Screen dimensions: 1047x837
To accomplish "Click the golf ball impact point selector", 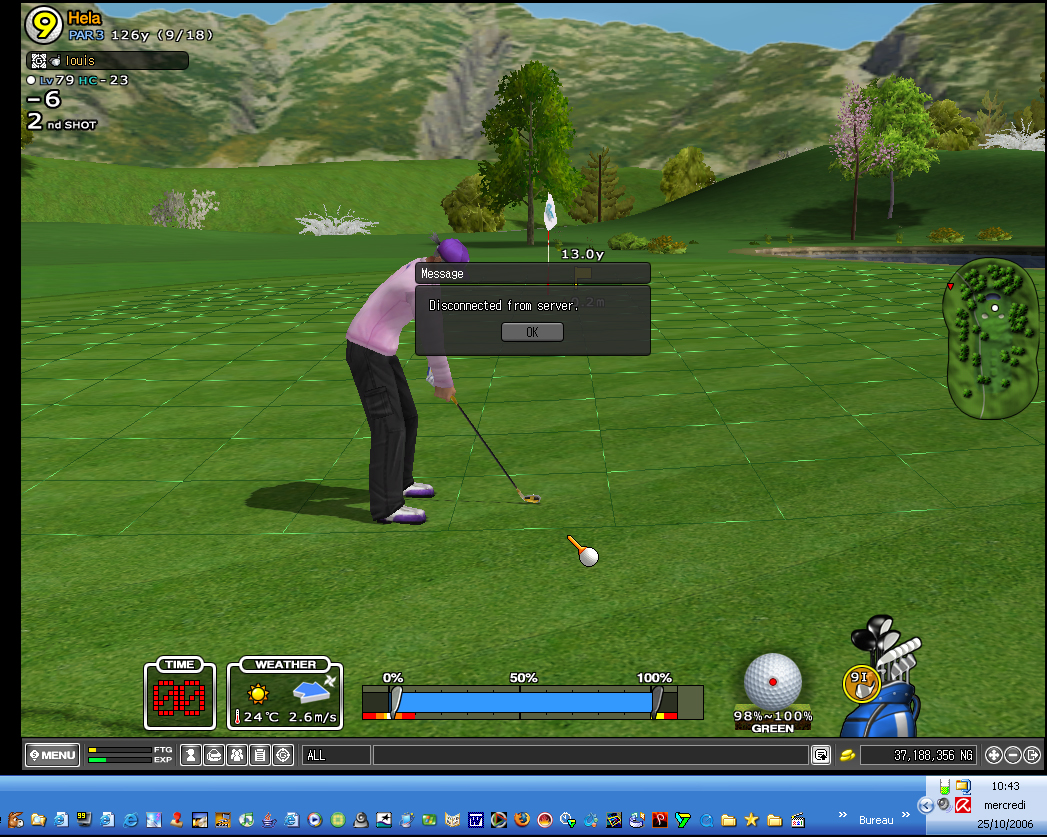I will coord(772,681).
